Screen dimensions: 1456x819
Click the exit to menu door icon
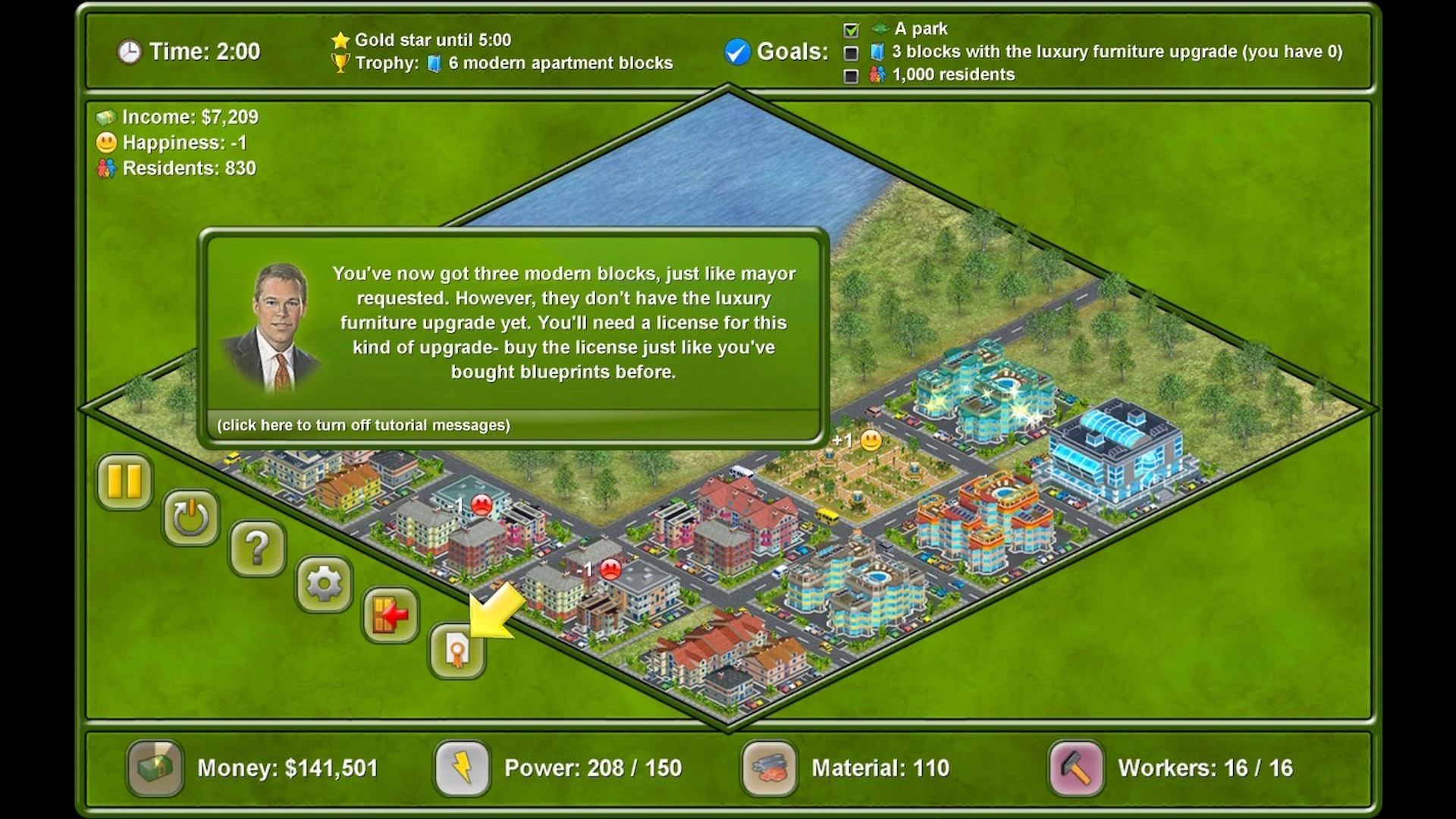[391, 616]
